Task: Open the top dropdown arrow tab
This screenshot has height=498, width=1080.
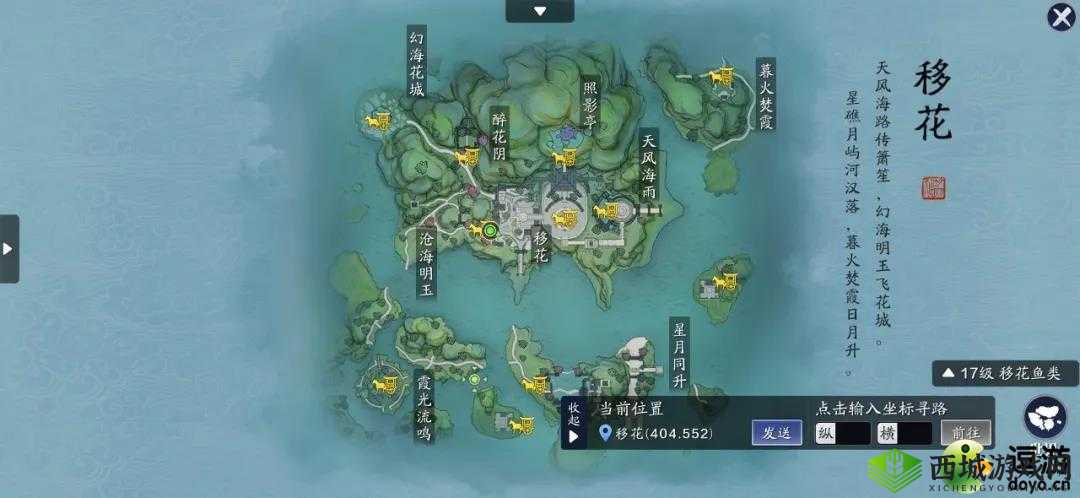Action: pos(540,11)
